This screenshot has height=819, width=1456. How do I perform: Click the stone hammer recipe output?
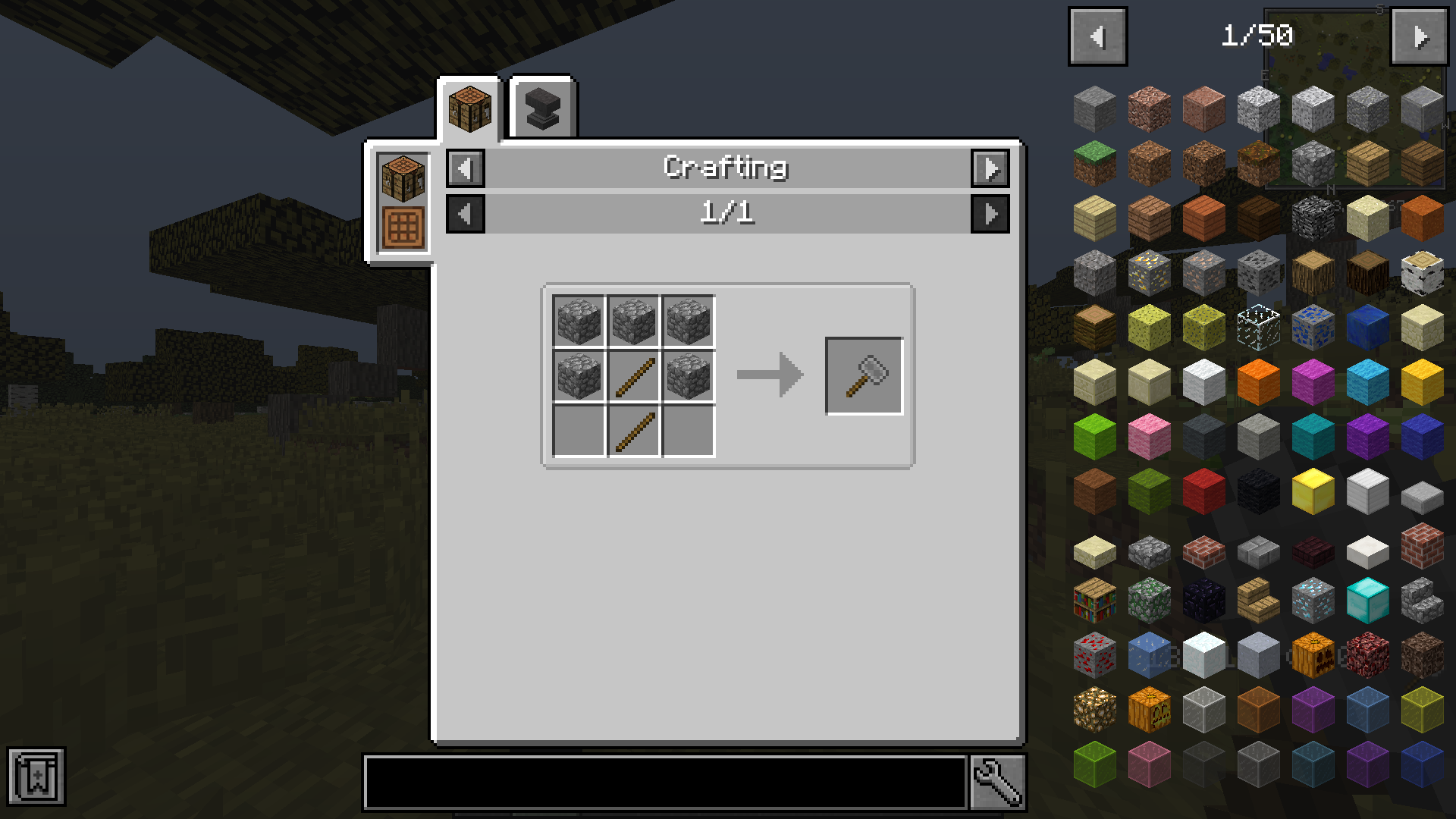coord(863,375)
